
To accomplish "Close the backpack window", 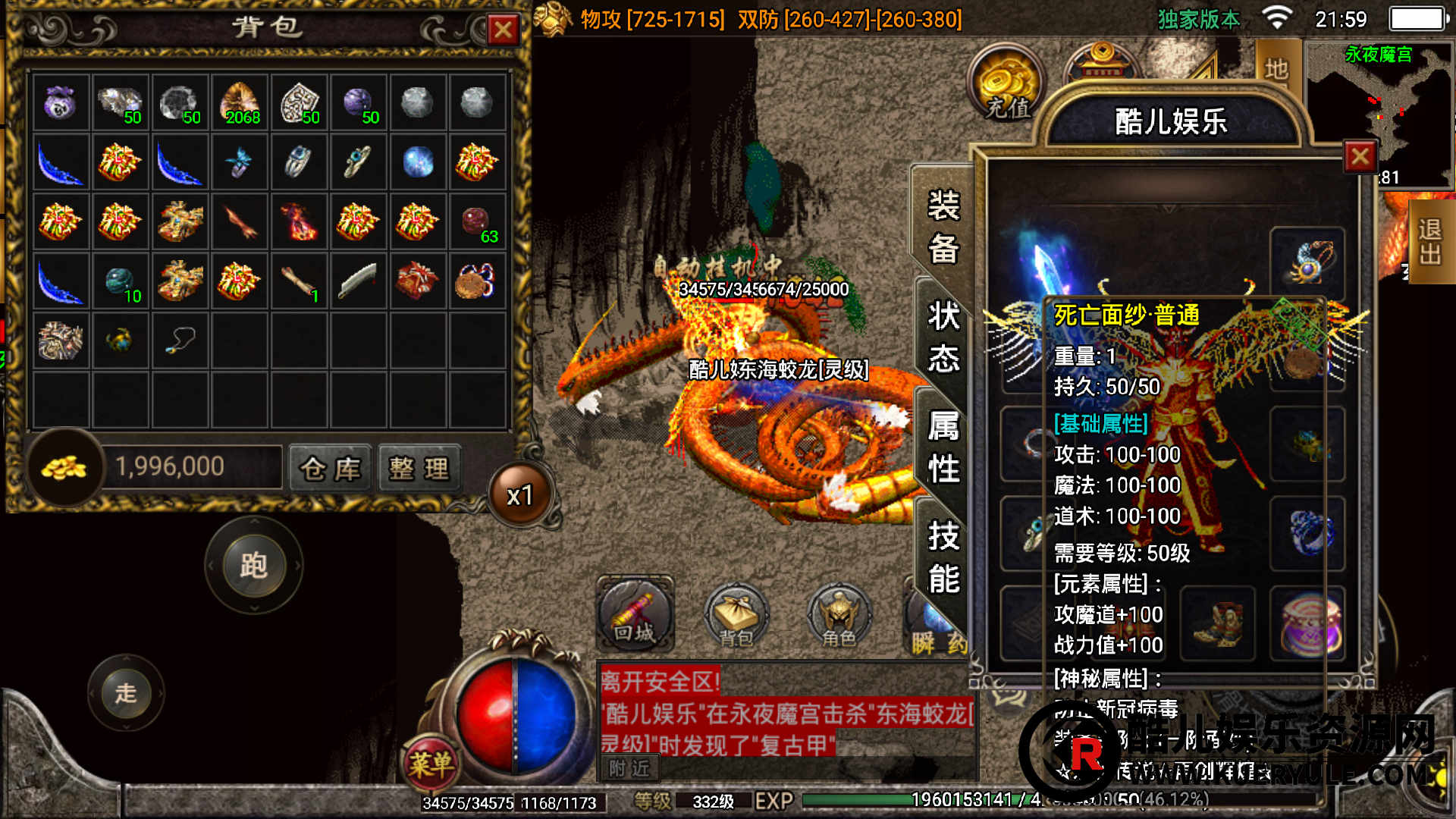I will (503, 31).
